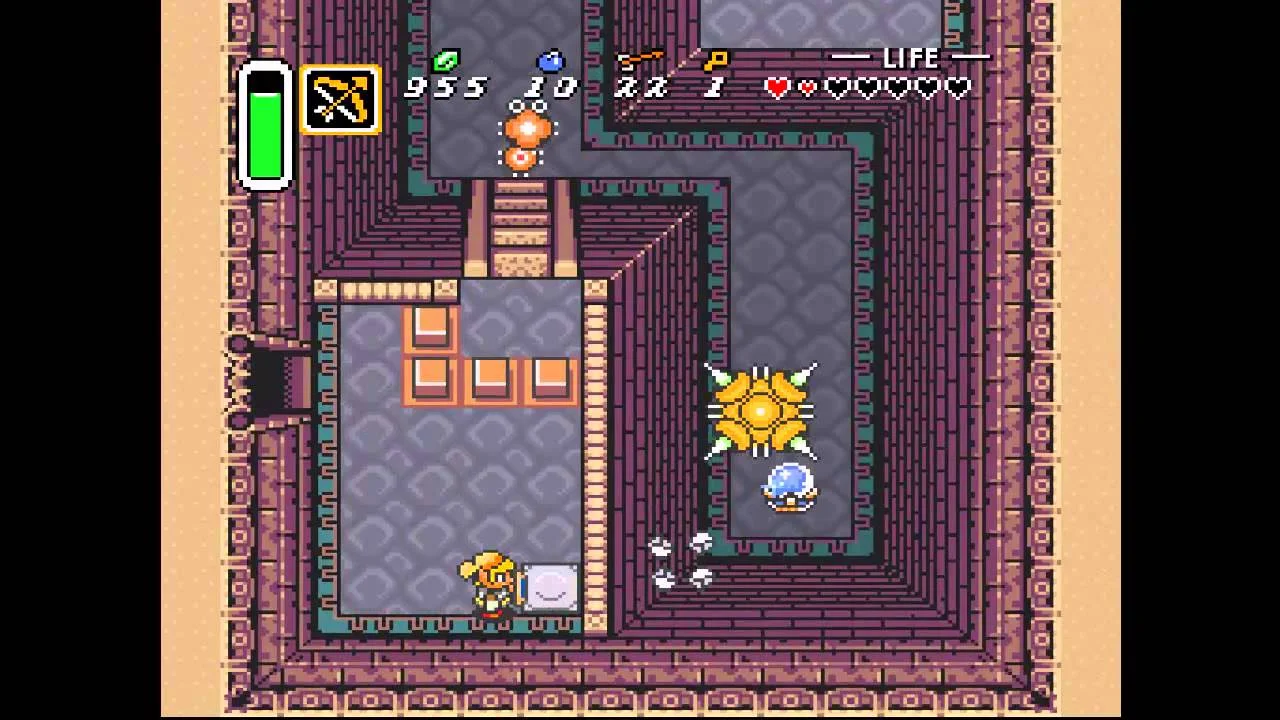This screenshot has width=1280, height=720.
Task: Click the blue bomb icon in HUD
Action: click(x=551, y=61)
